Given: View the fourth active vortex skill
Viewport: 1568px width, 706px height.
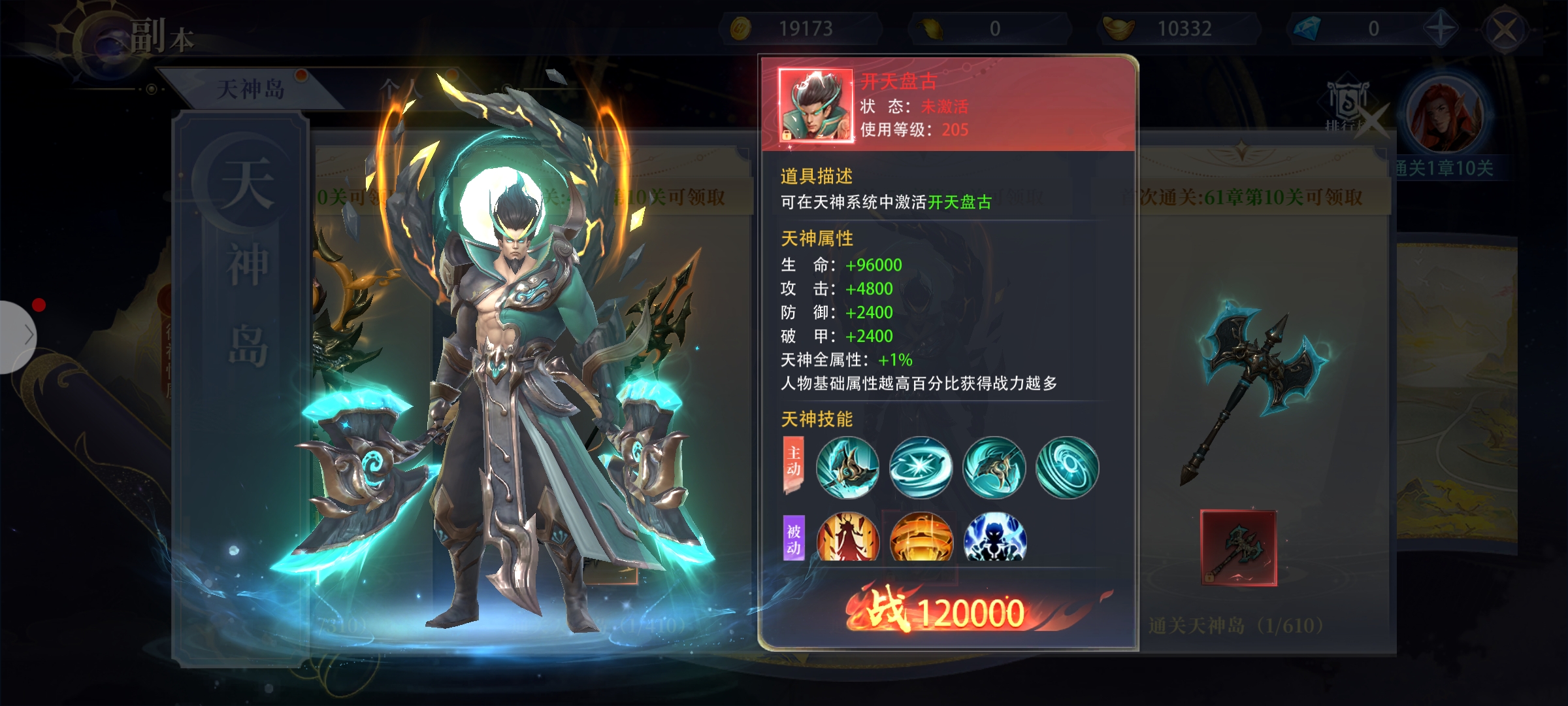Looking at the screenshot, I should [x=1067, y=467].
